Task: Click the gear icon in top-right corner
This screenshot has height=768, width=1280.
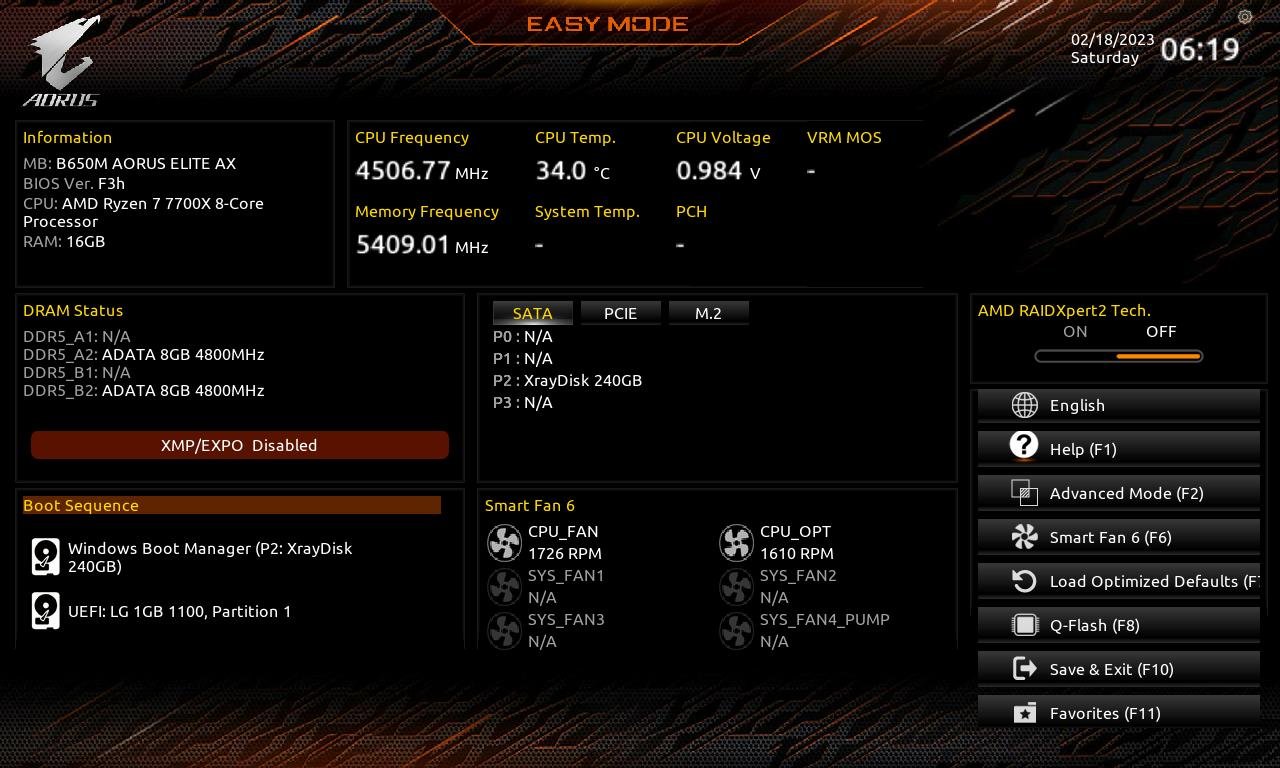Action: point(1243,17)
